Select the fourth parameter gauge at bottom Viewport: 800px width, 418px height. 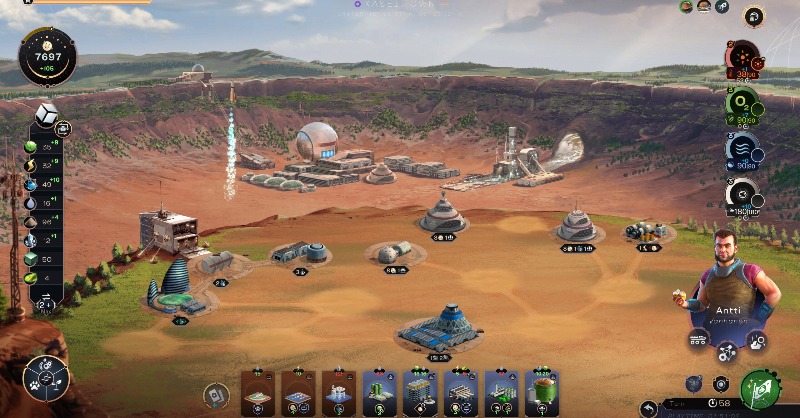(x=742, y=195)
